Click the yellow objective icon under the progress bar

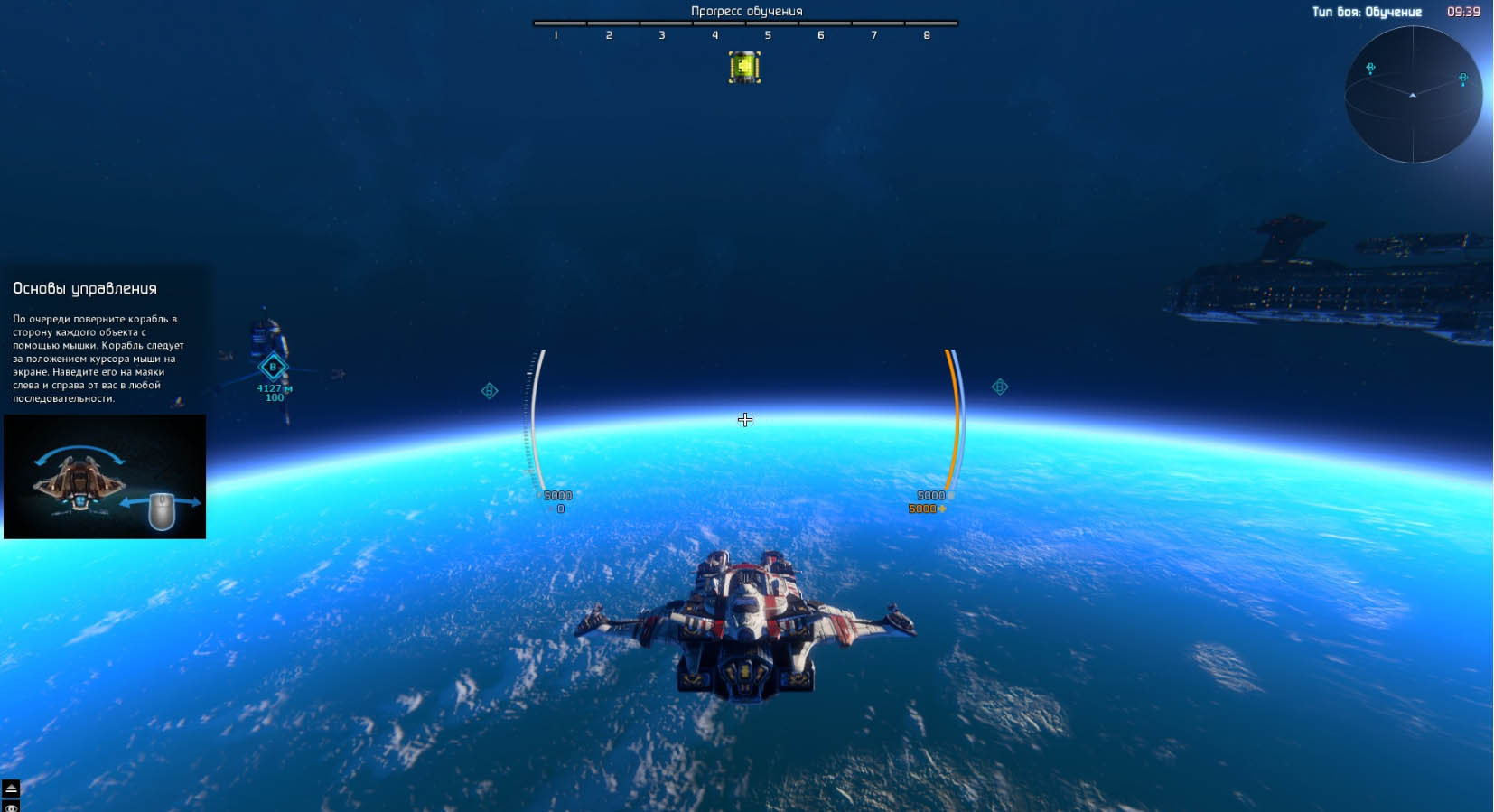tap(744, 67)
